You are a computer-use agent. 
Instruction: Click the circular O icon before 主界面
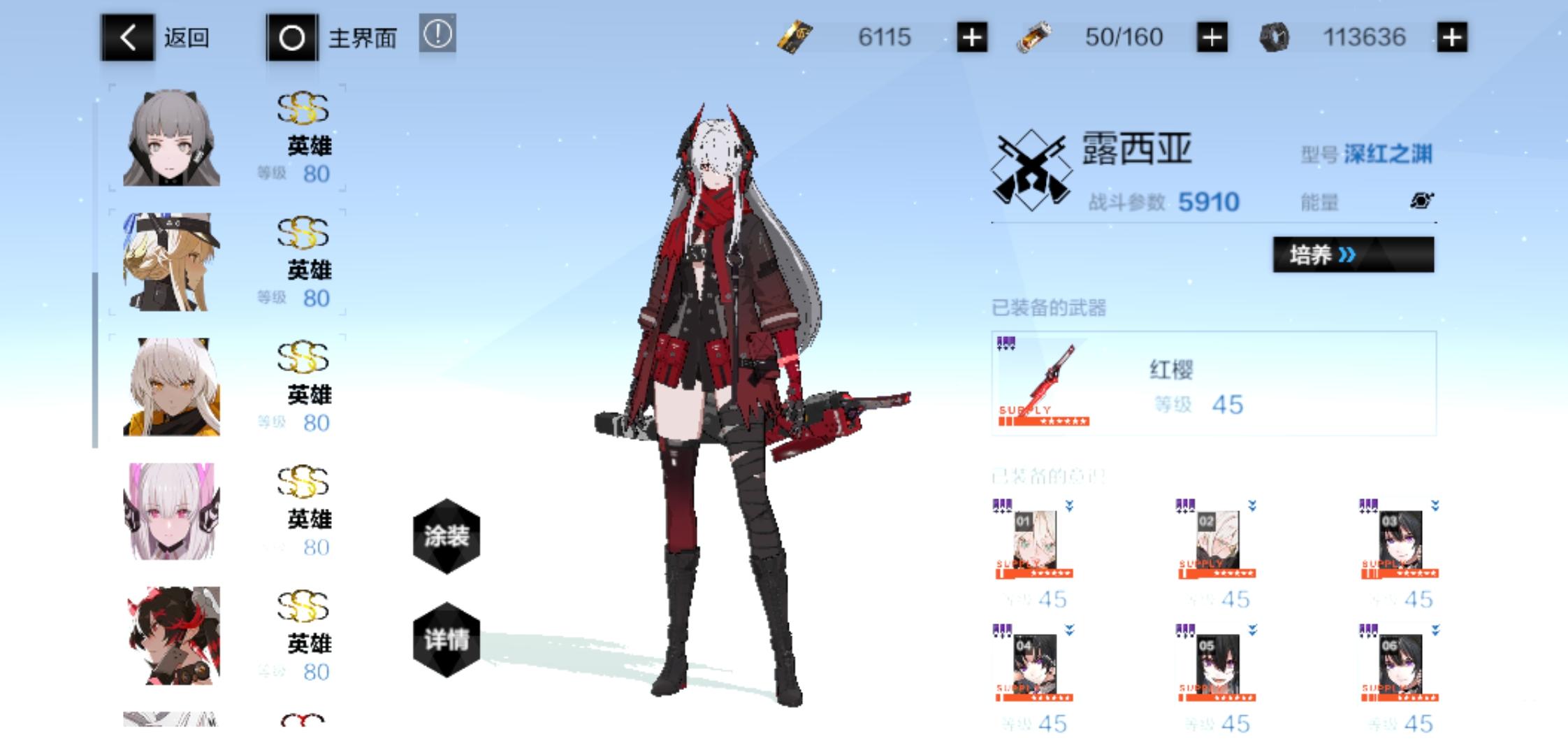point(291,38)
